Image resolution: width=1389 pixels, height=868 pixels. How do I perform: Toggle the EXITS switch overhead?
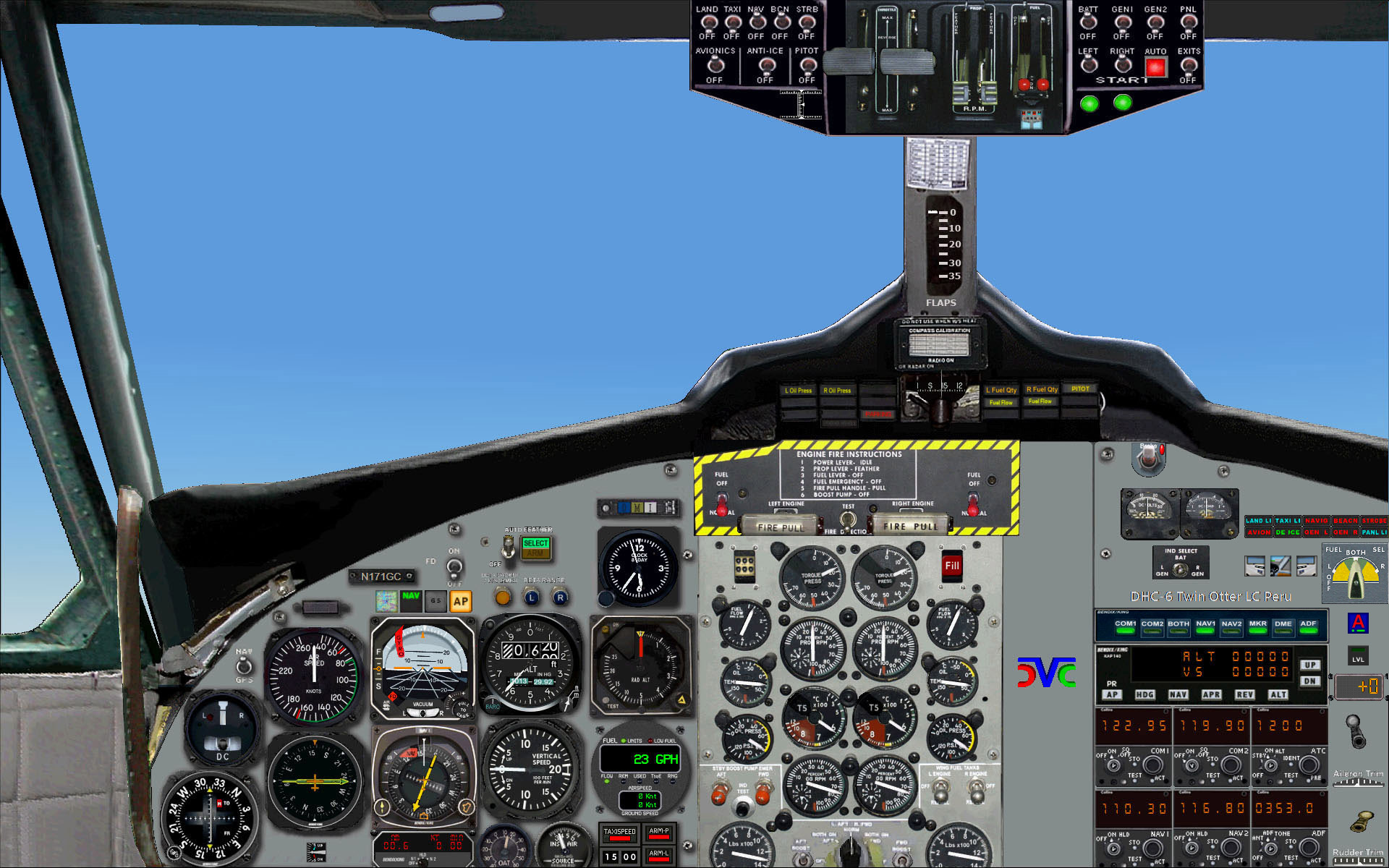point(1188,65)
